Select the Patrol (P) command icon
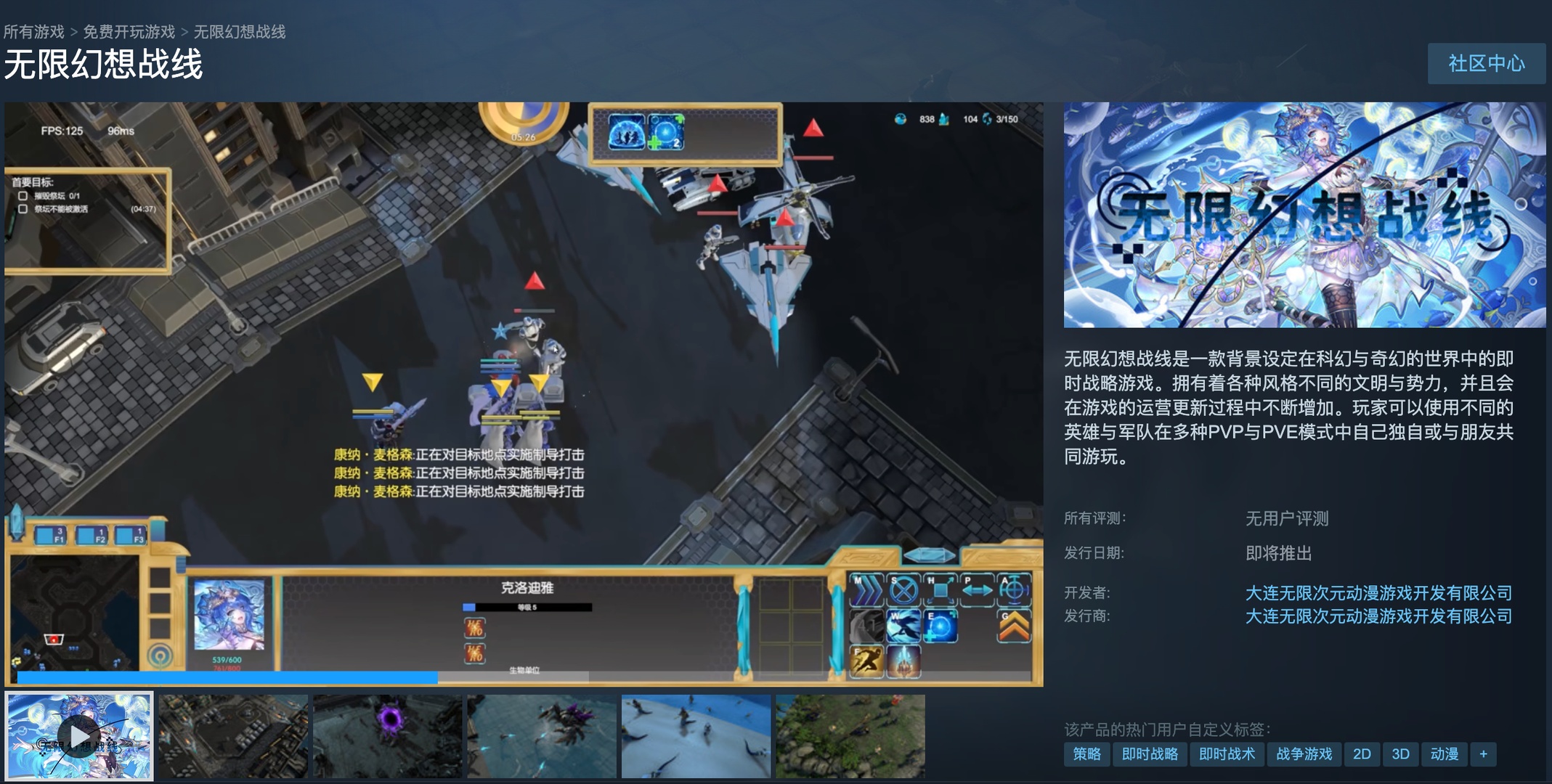 point(978,589)
